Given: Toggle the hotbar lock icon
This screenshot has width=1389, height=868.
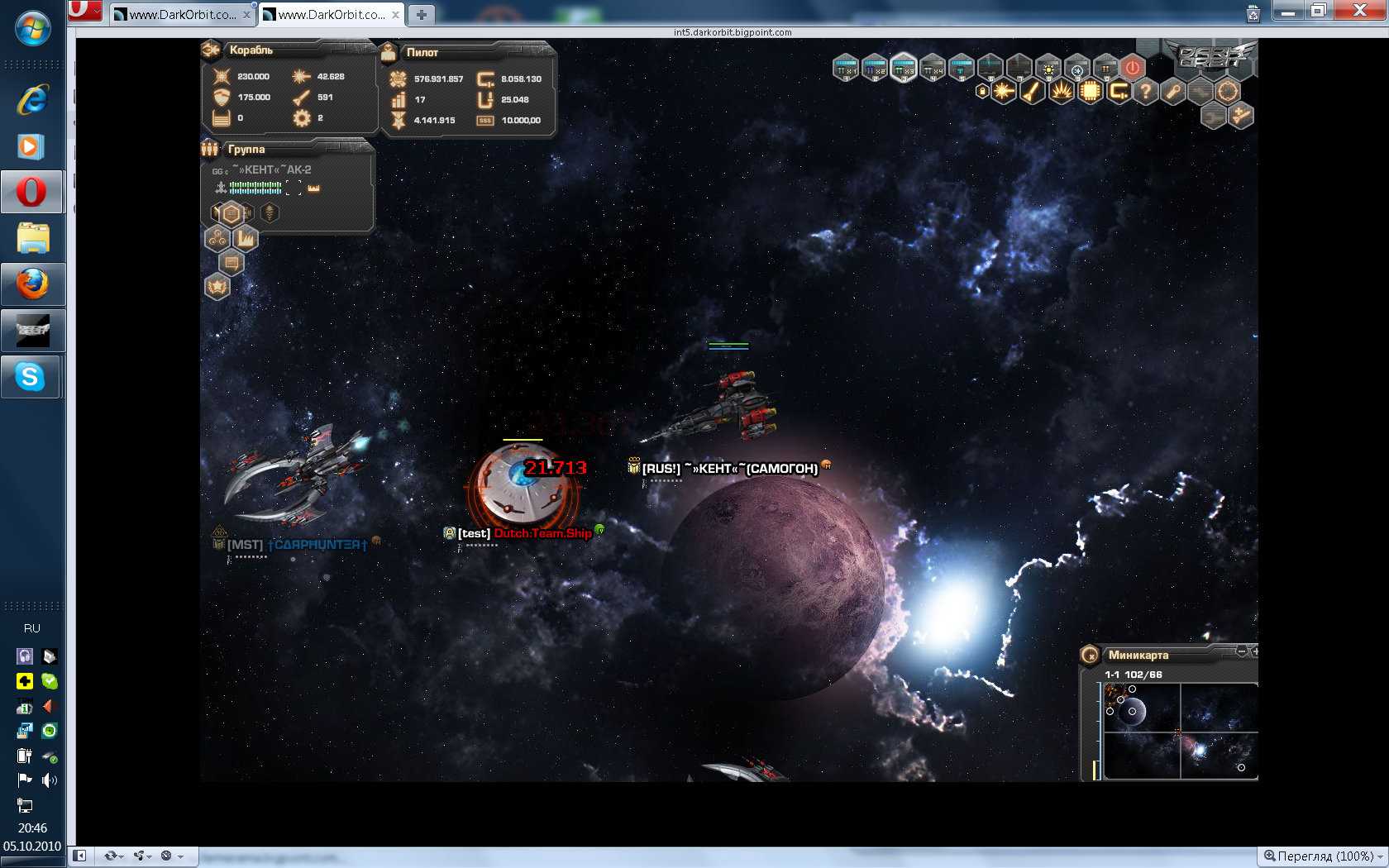Looking at the screenshot, I should [x=982, y=91].
